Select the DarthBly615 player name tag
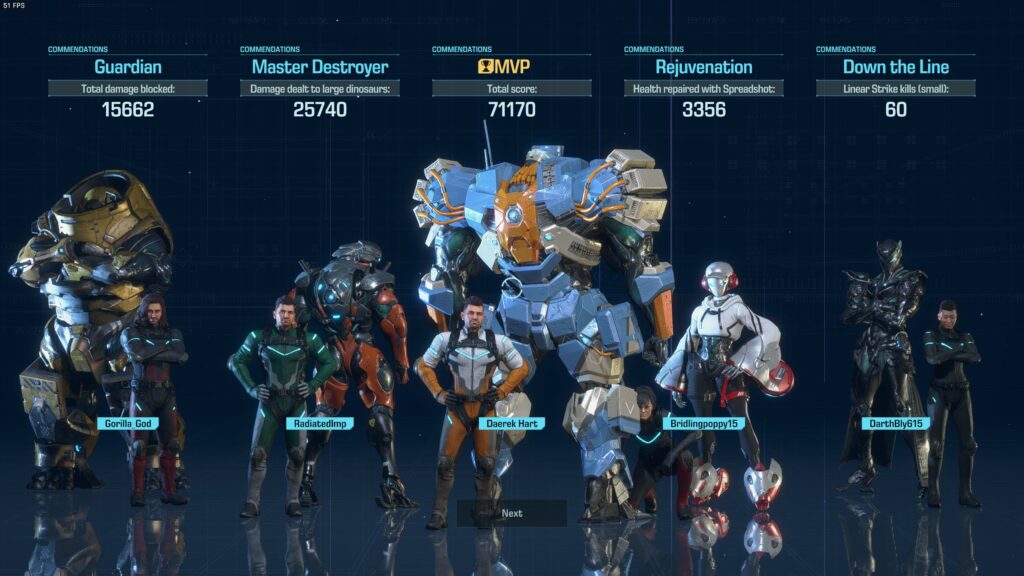The image size is (1024, 576). click(895, 424)
